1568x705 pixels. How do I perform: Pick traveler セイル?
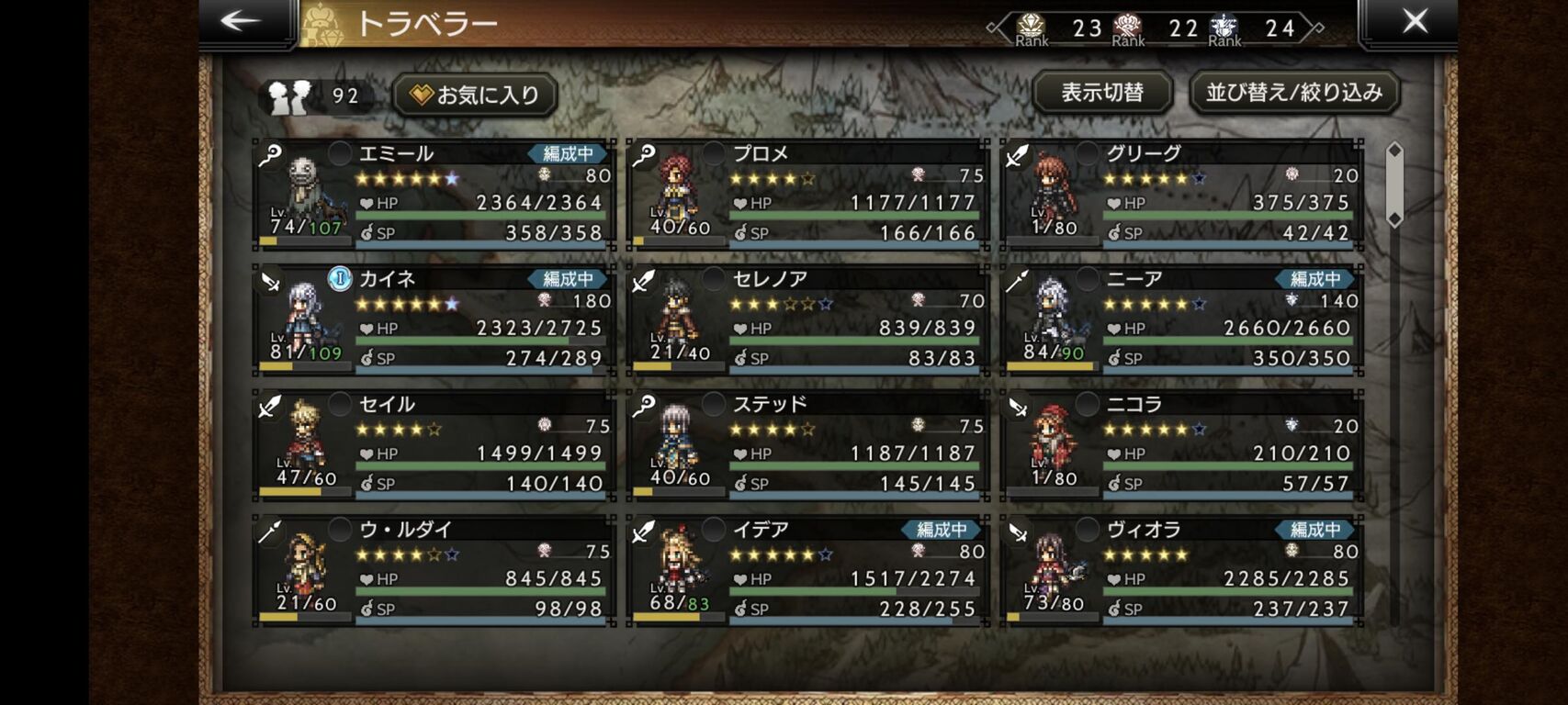pyautogui.click(x=434, y=445)
